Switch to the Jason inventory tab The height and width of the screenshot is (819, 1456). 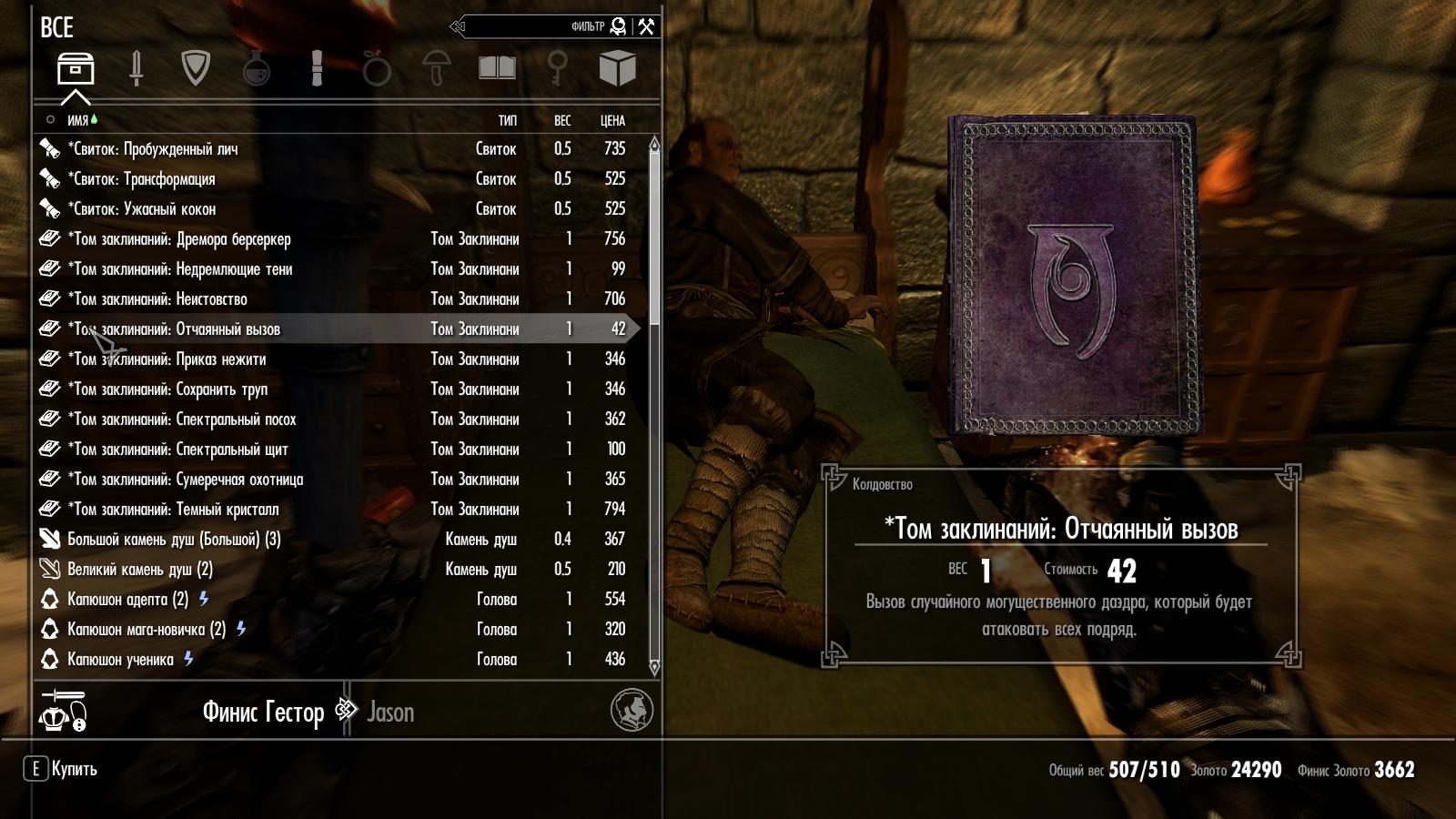390,712
